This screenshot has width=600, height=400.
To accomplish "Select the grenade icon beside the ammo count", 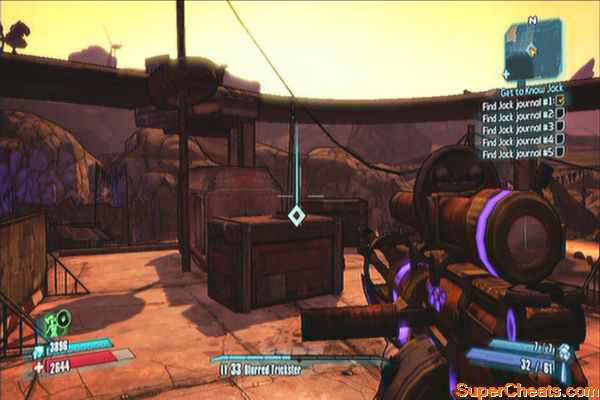I will (x=563, y=351).
